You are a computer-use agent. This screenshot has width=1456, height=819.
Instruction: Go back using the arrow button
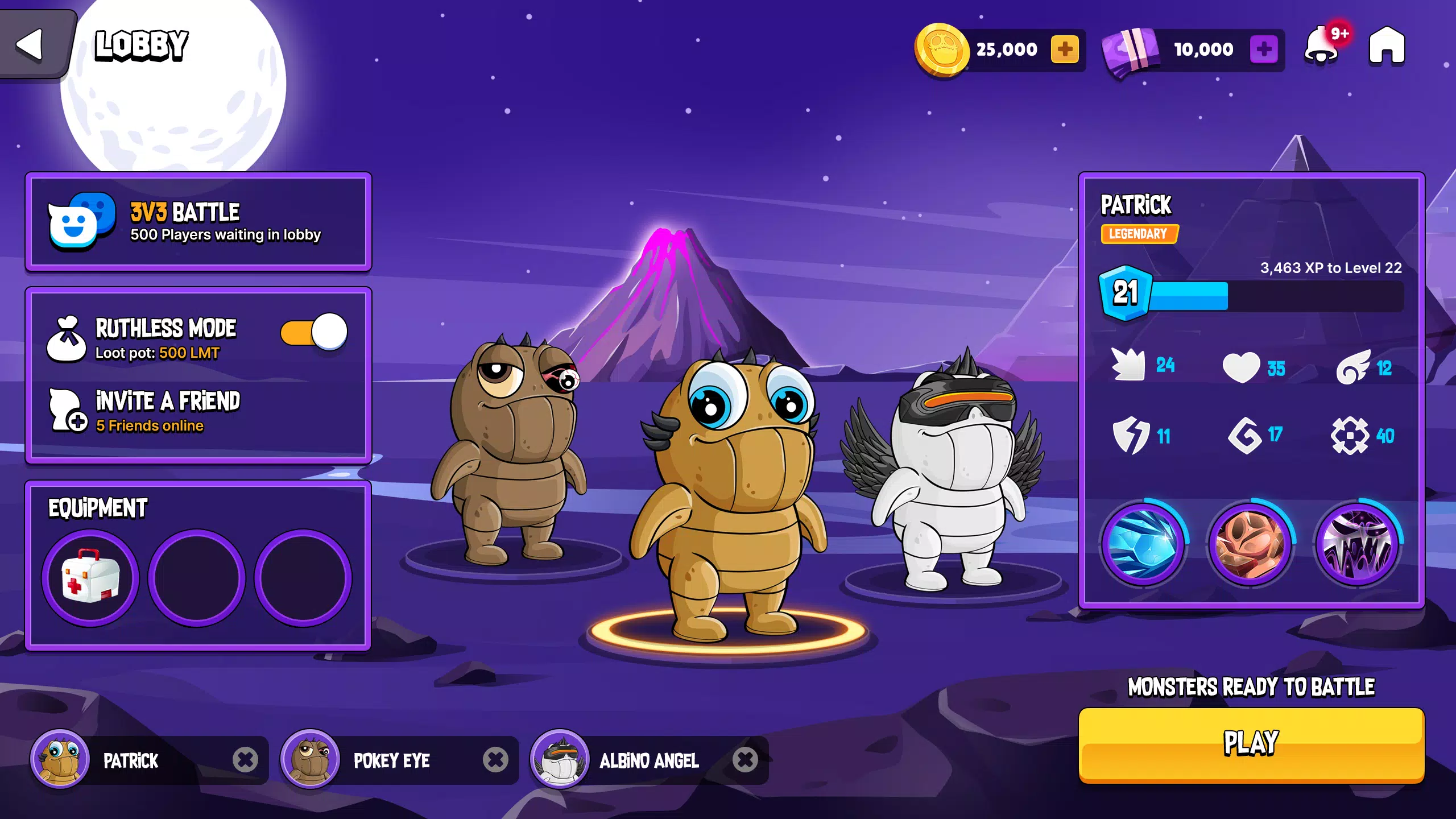point(30,44)
